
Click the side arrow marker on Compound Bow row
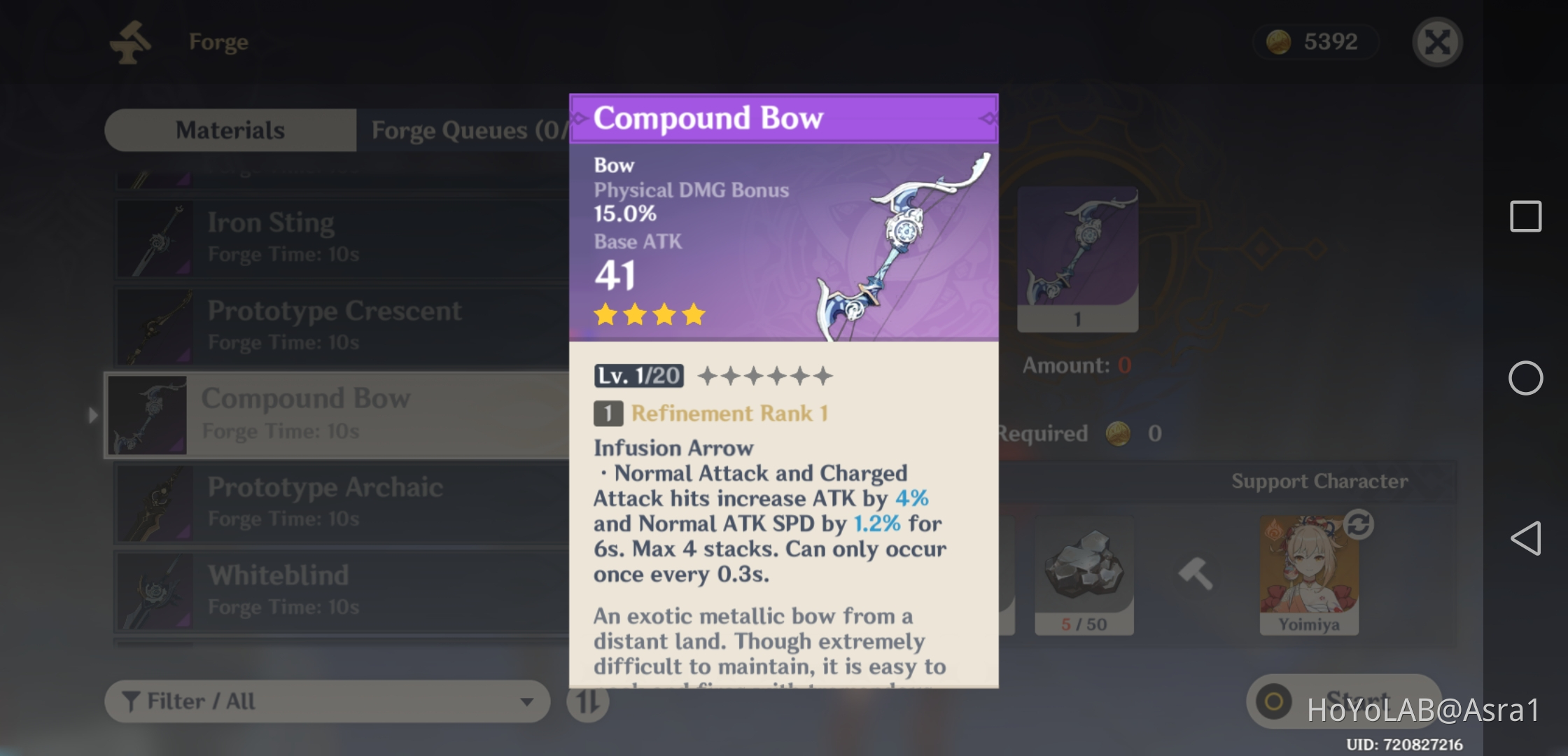coord(94,416)
